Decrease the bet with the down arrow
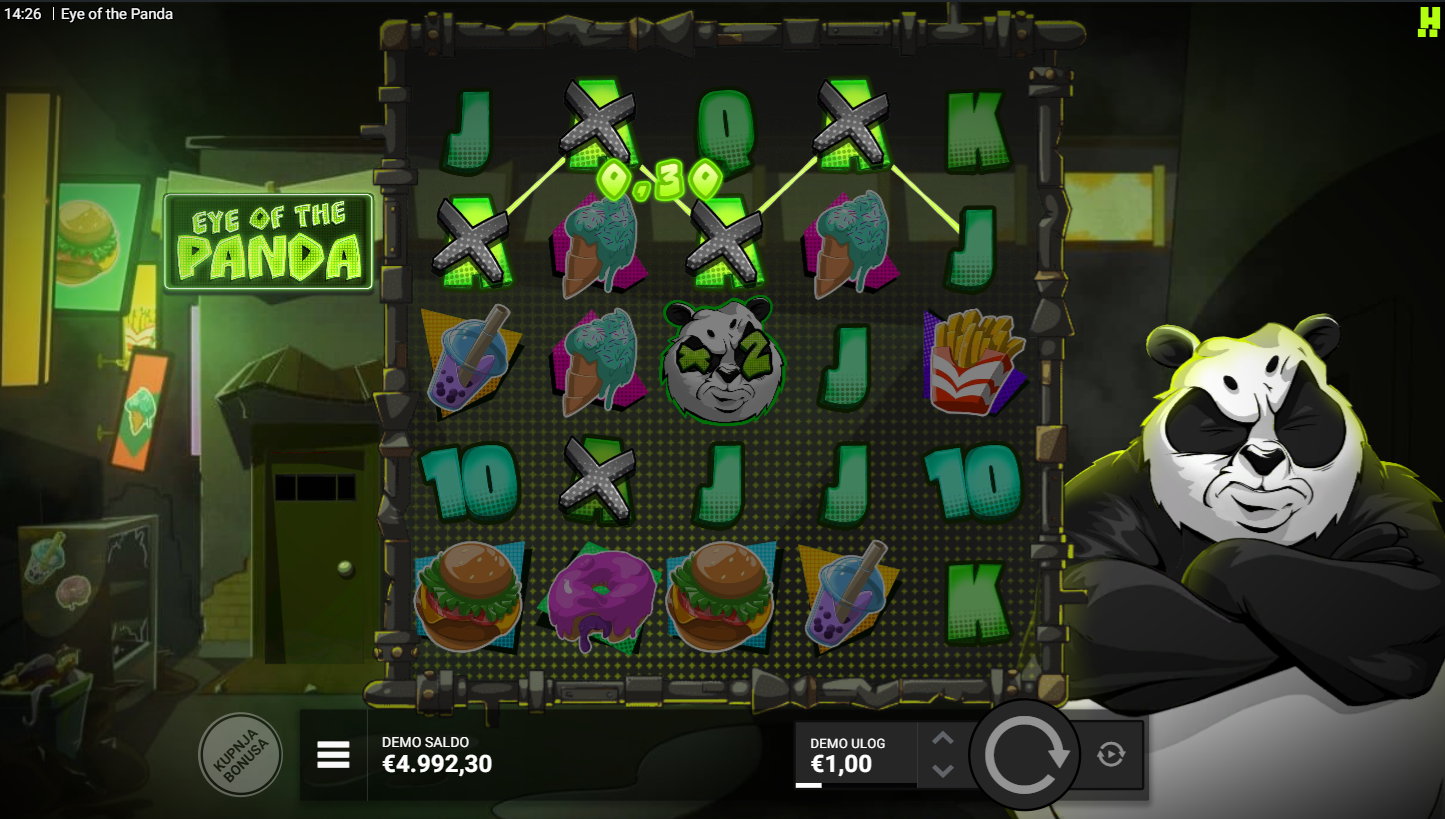The width and height of the screenshot is (1445, 819). click(943, 770)
